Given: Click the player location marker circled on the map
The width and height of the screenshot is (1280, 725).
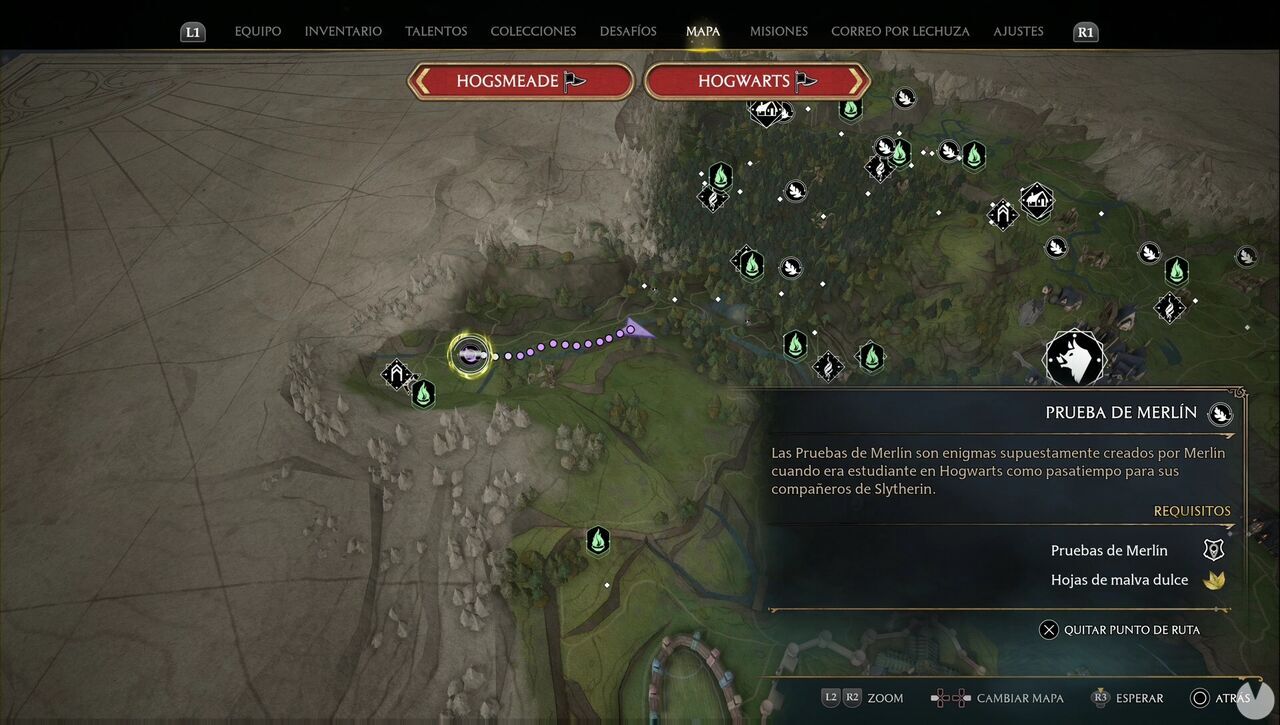Looking at the screenshot, I should point(470,355).
